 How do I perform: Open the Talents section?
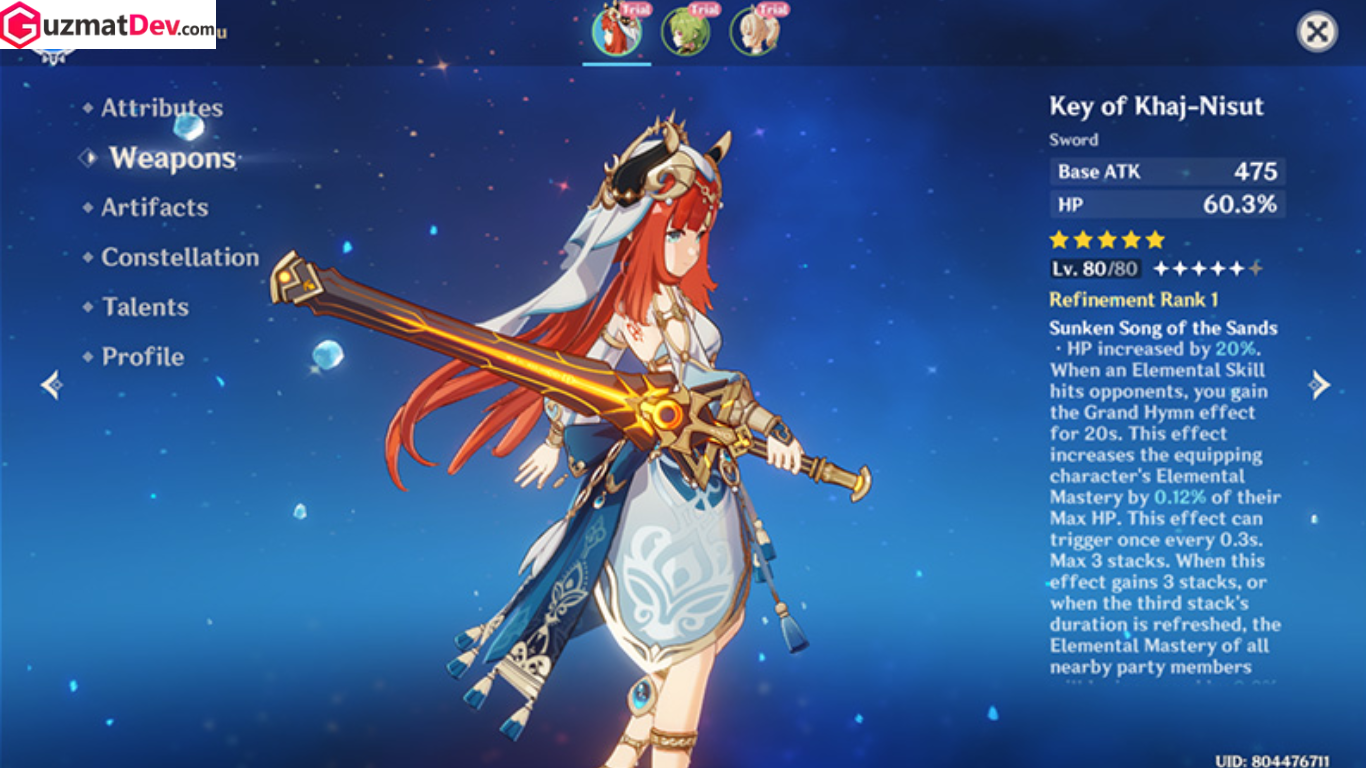tap(144, 307)
